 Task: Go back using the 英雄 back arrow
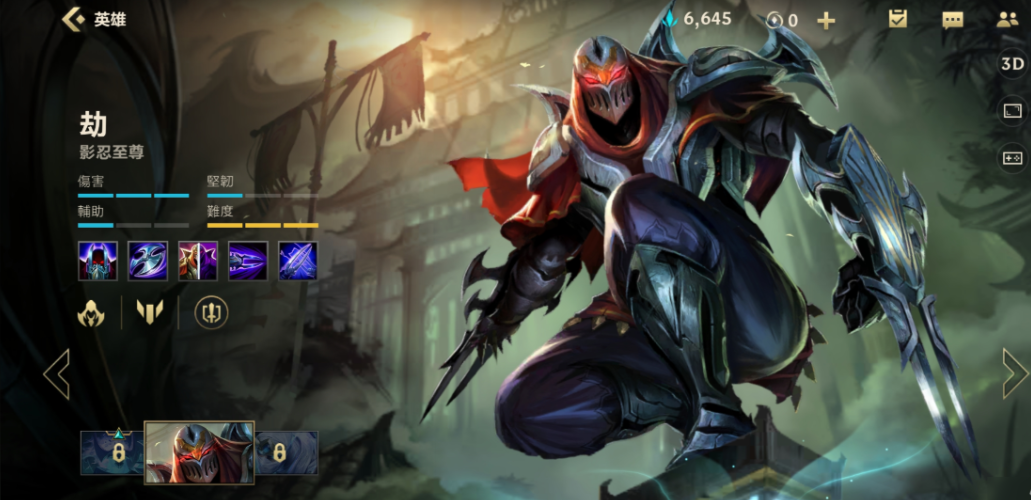point(73,19)
